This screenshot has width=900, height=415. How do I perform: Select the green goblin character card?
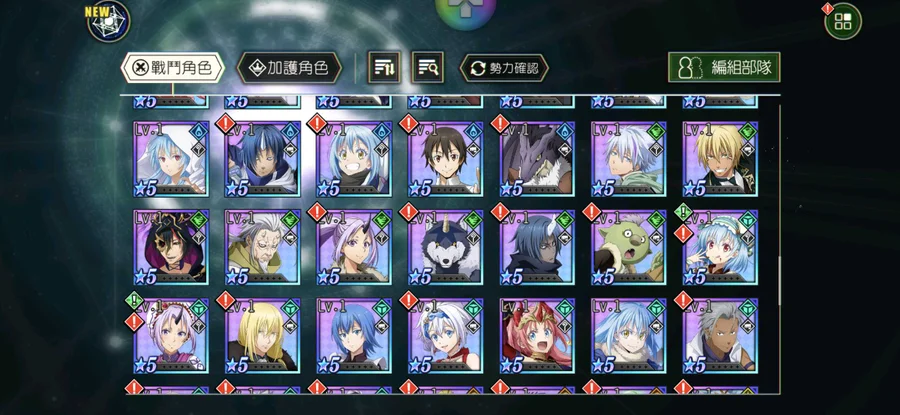point(629,247)
